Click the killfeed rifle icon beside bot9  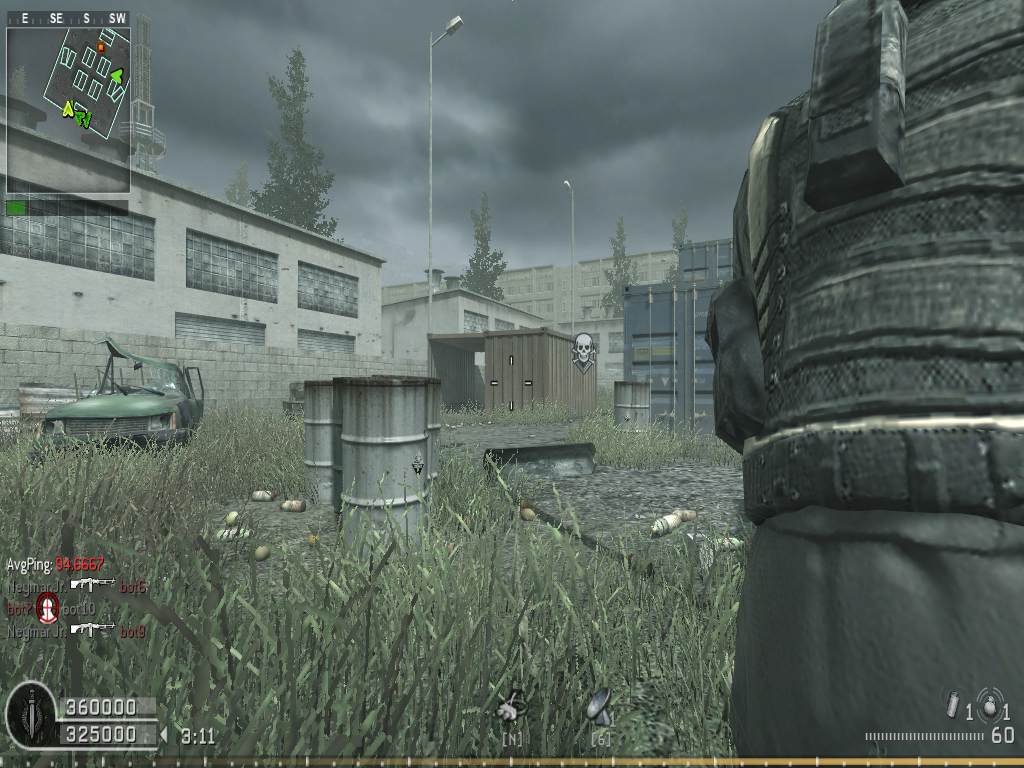tap(92, 630)
